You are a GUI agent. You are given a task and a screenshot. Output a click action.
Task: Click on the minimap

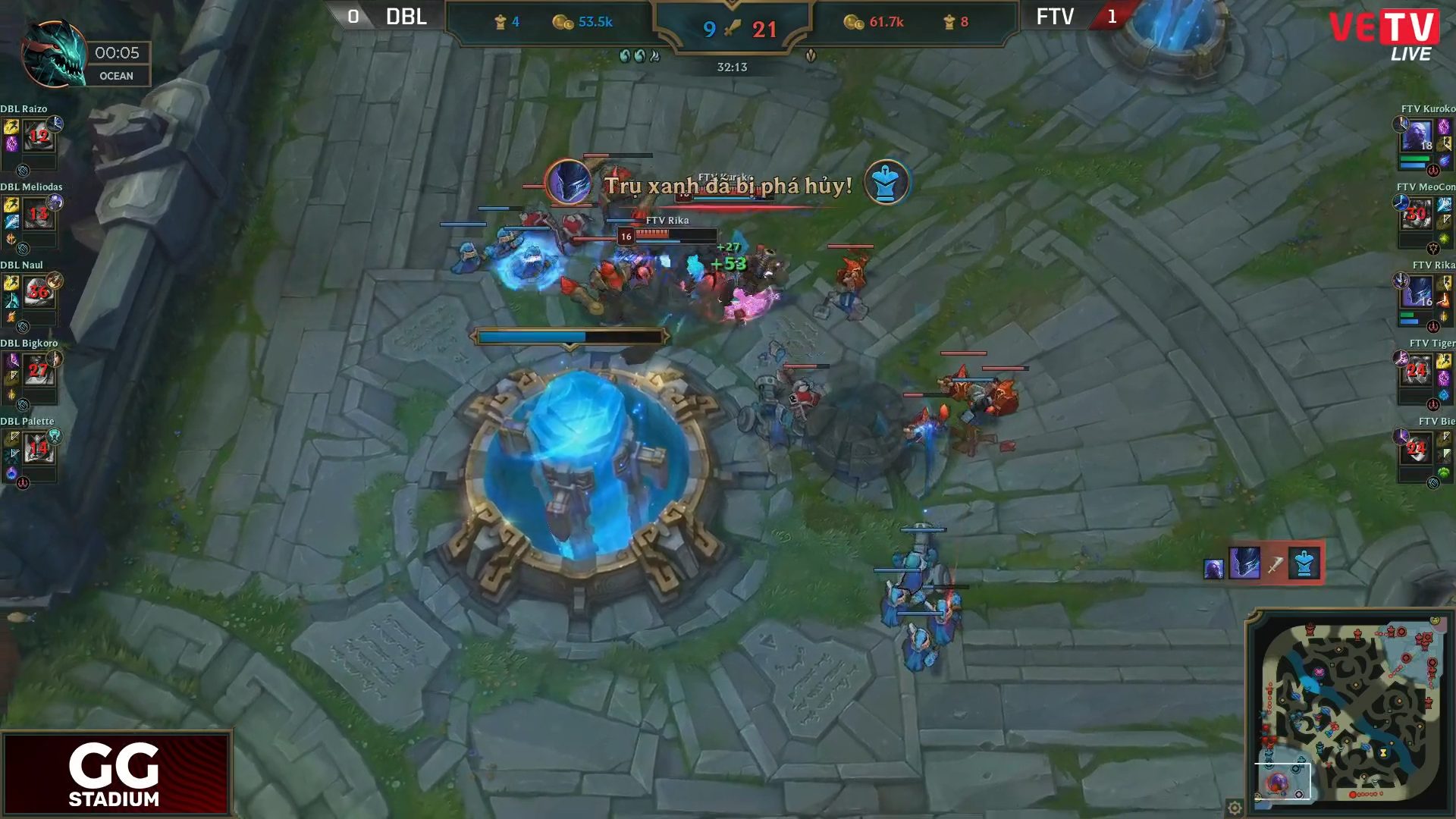(x=1351, y=709)
